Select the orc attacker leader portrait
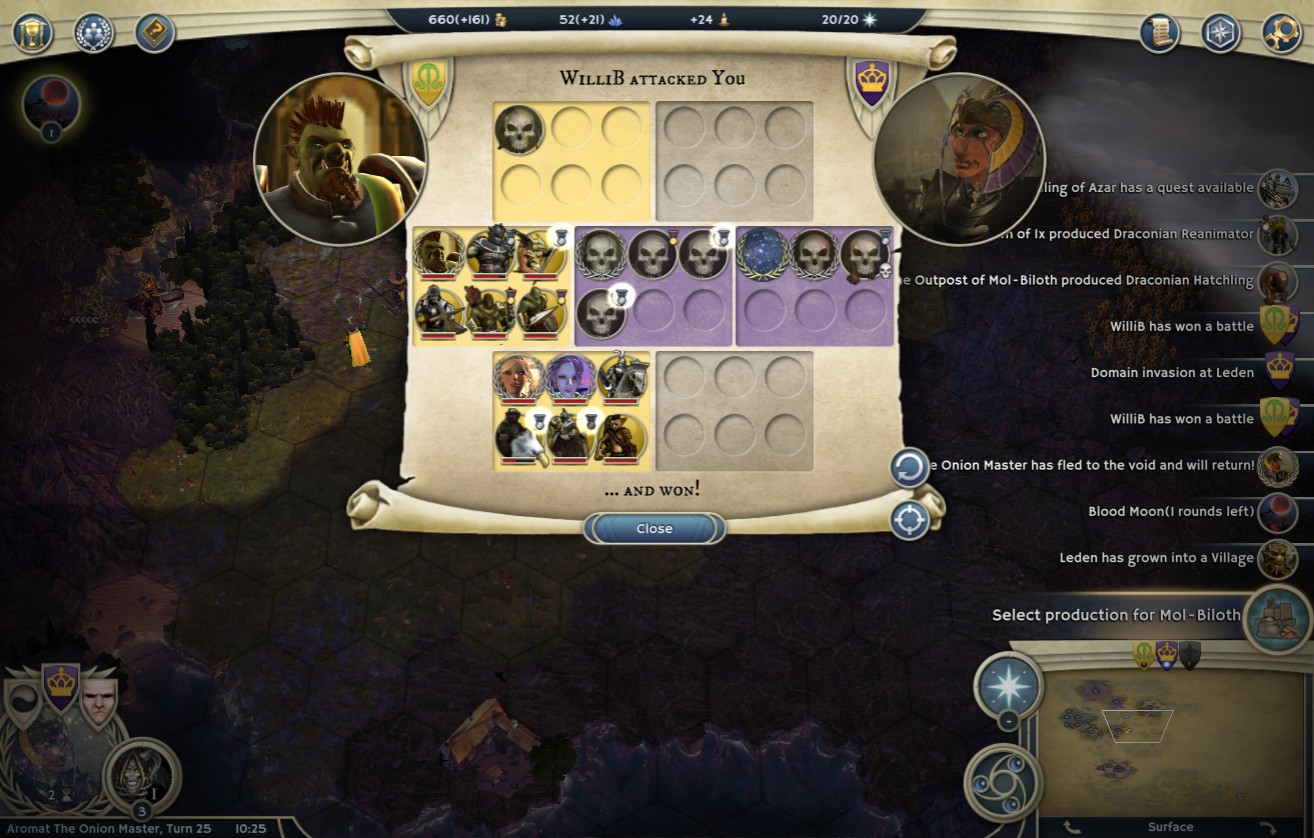 (x=340, y=160)
